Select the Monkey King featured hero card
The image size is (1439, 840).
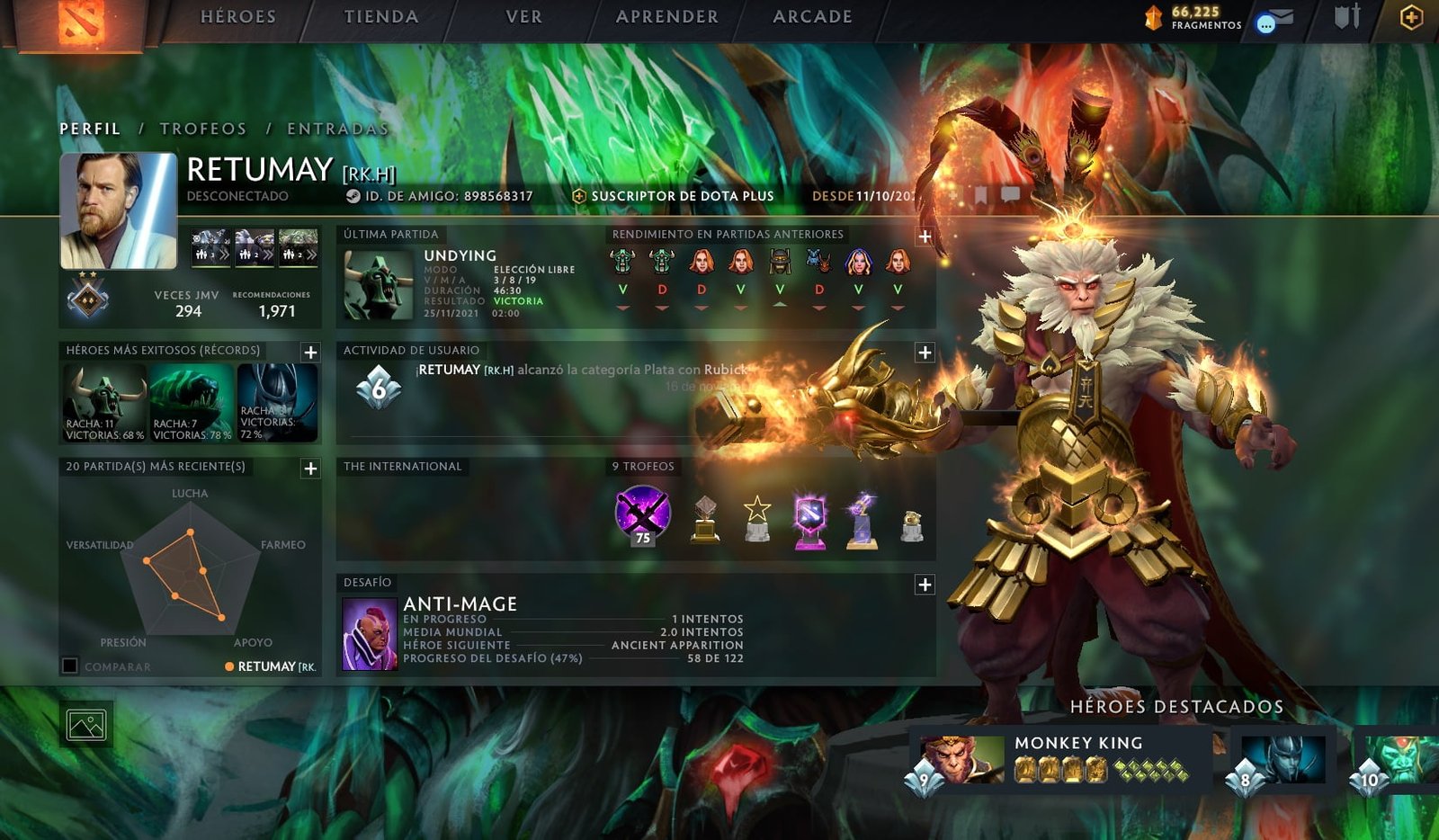(x=1061, y=757)
